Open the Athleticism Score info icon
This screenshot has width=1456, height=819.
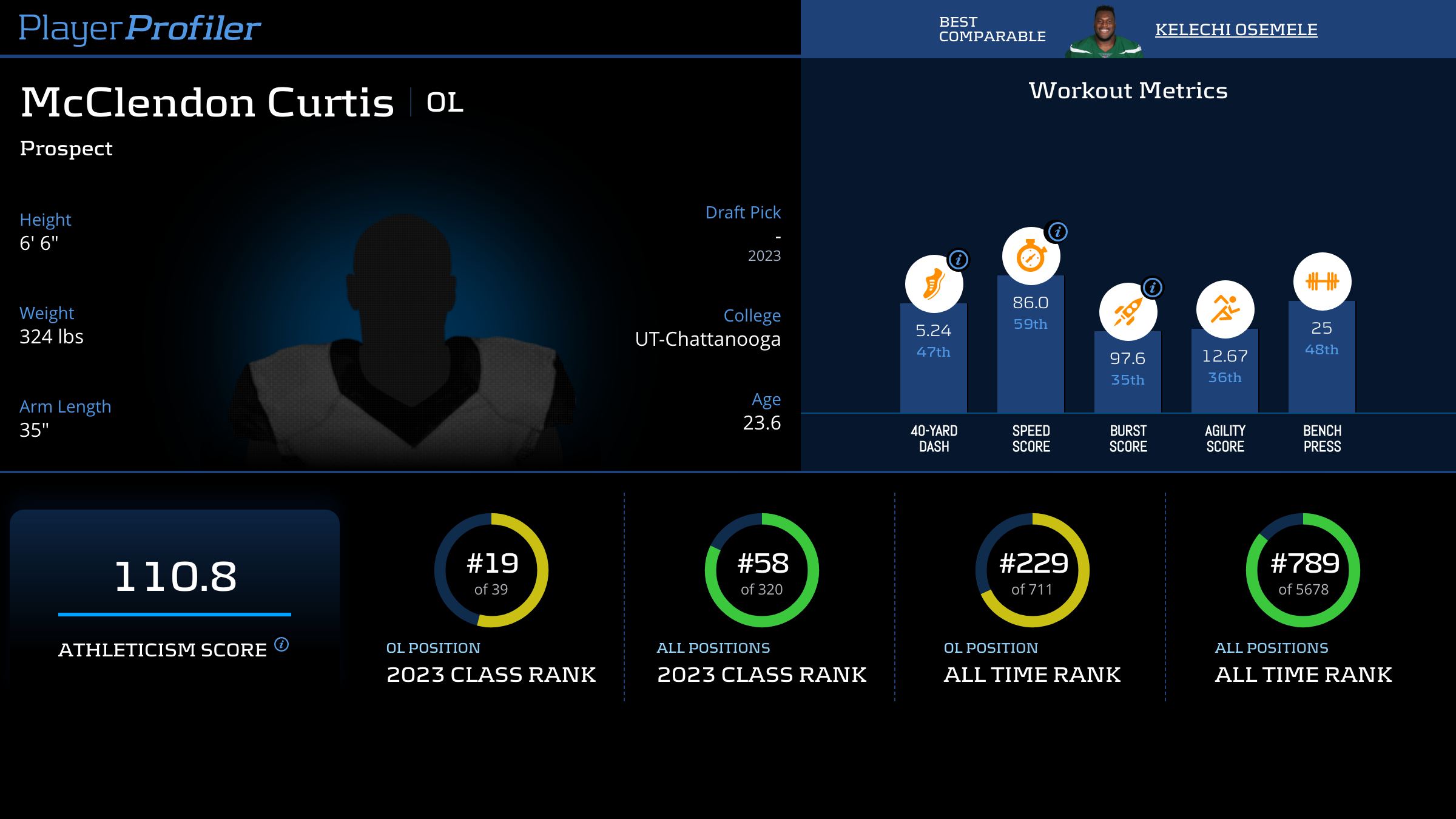coord(281,644)
